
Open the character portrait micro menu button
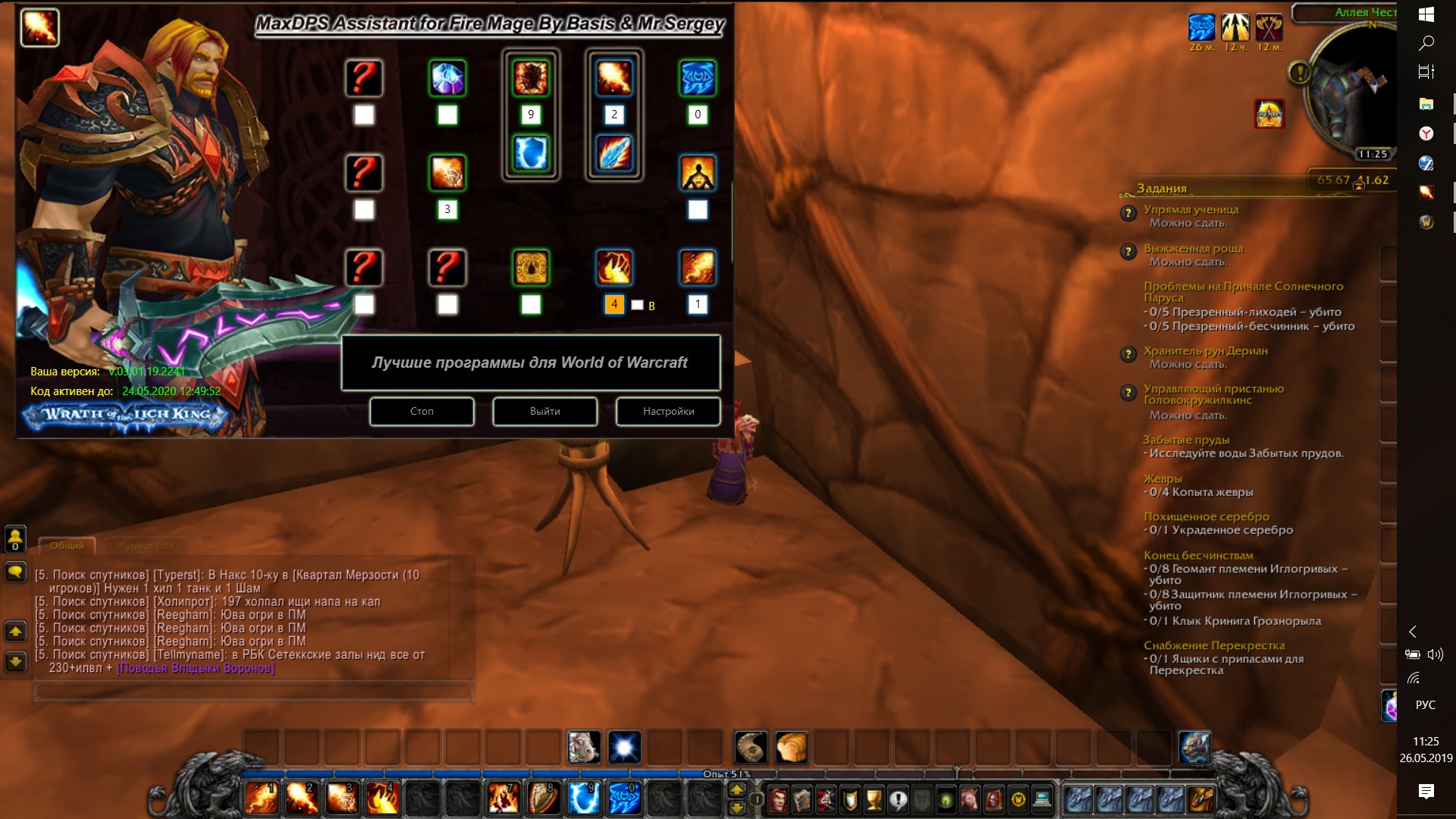[779, 799]
